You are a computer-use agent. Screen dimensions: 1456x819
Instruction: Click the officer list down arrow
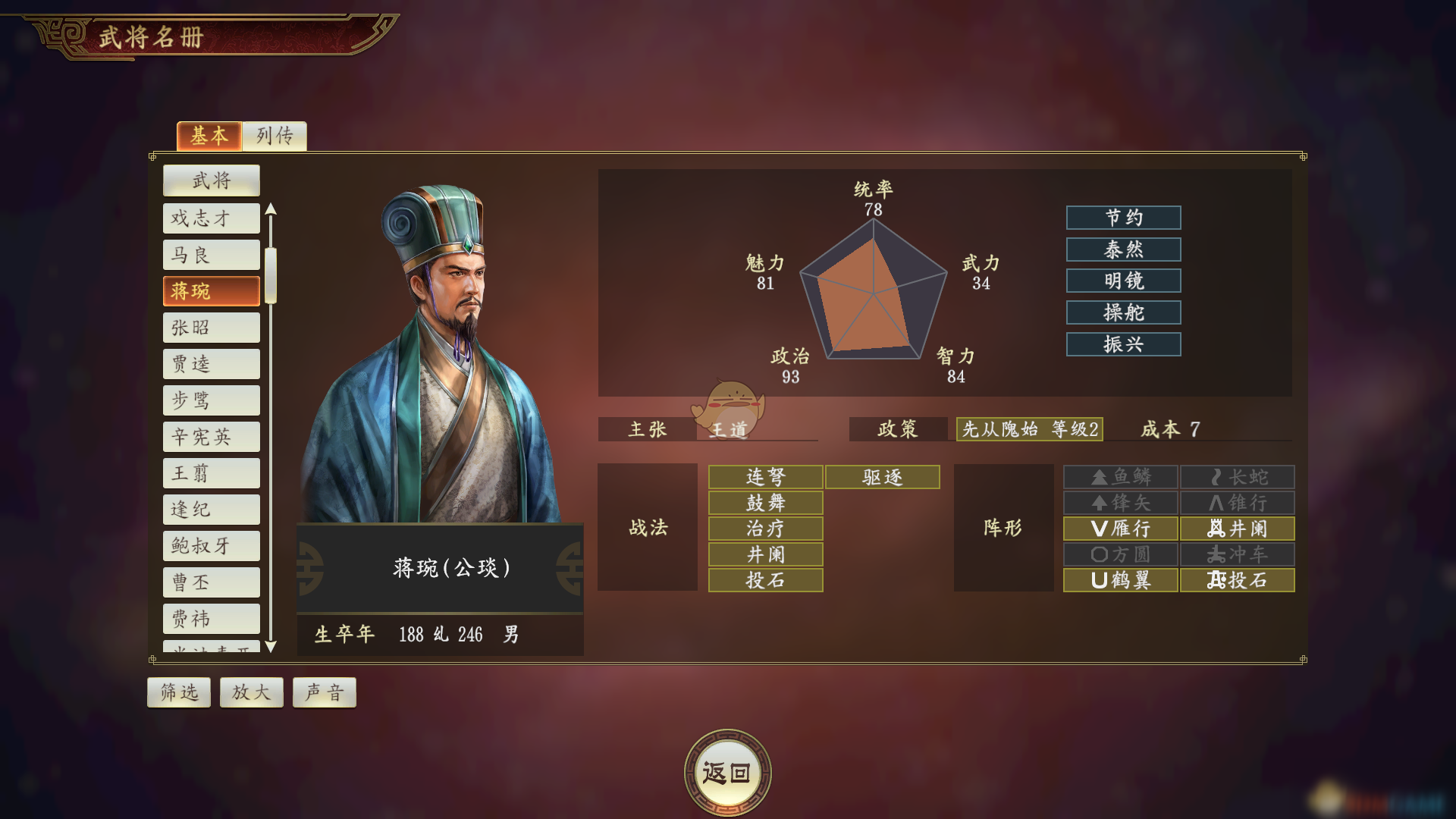[x=271, y=647]
